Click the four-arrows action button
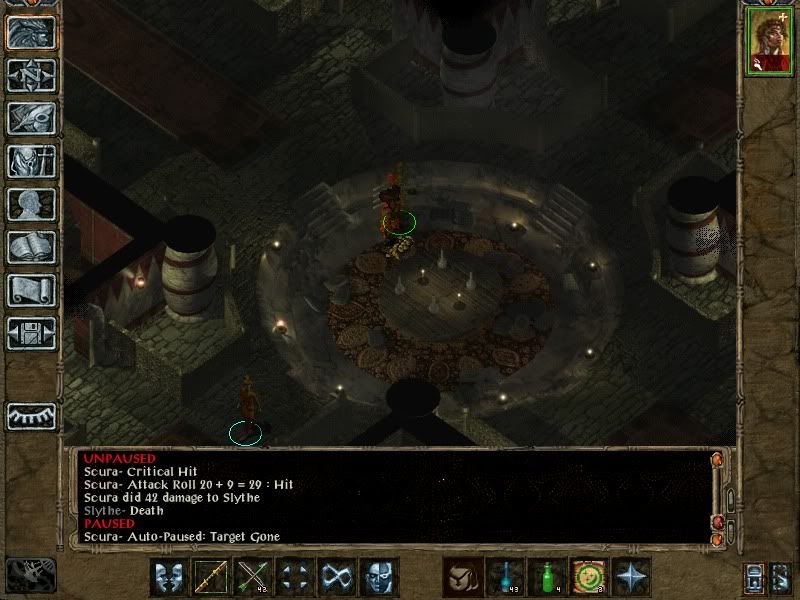 click(x=295, y=577)
